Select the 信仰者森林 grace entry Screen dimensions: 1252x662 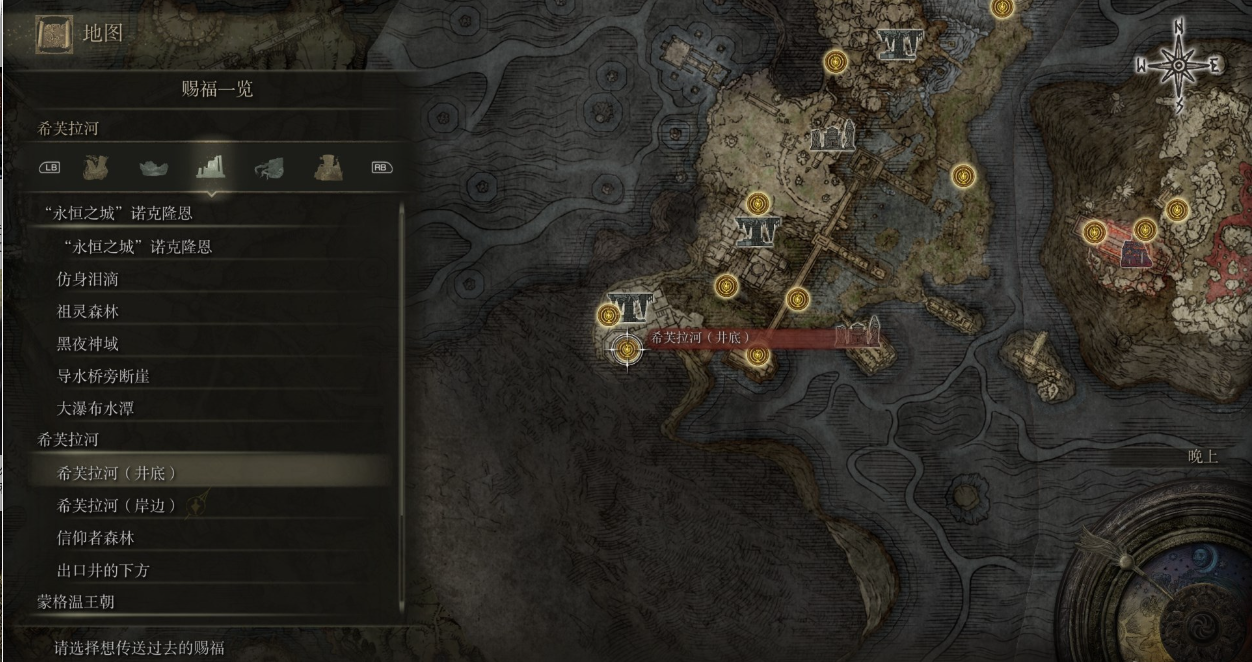pos(96,538)
